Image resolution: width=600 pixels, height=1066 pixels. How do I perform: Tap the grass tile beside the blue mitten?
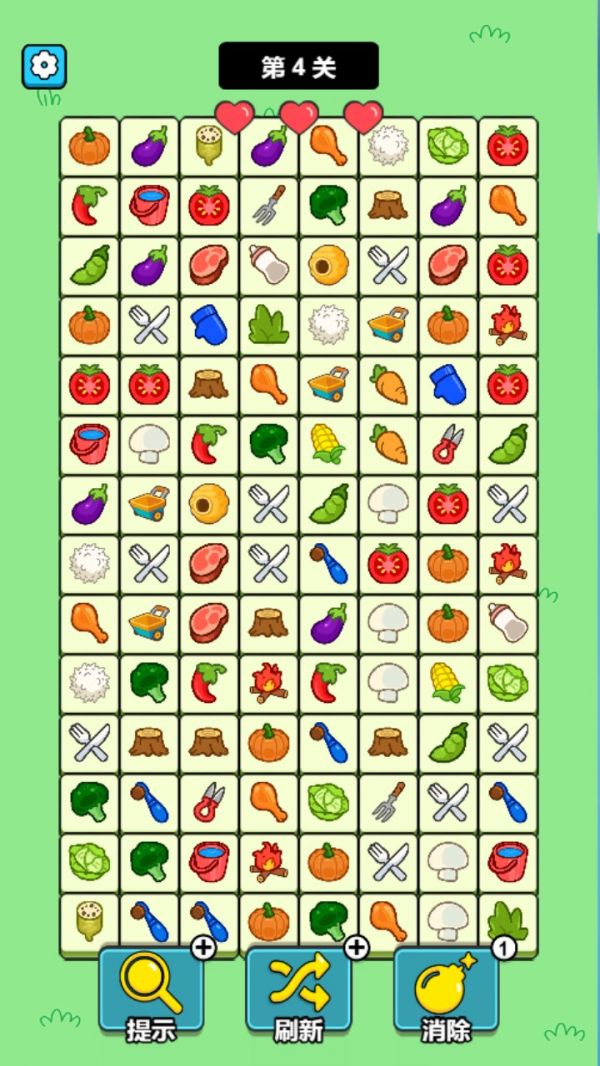268,325
